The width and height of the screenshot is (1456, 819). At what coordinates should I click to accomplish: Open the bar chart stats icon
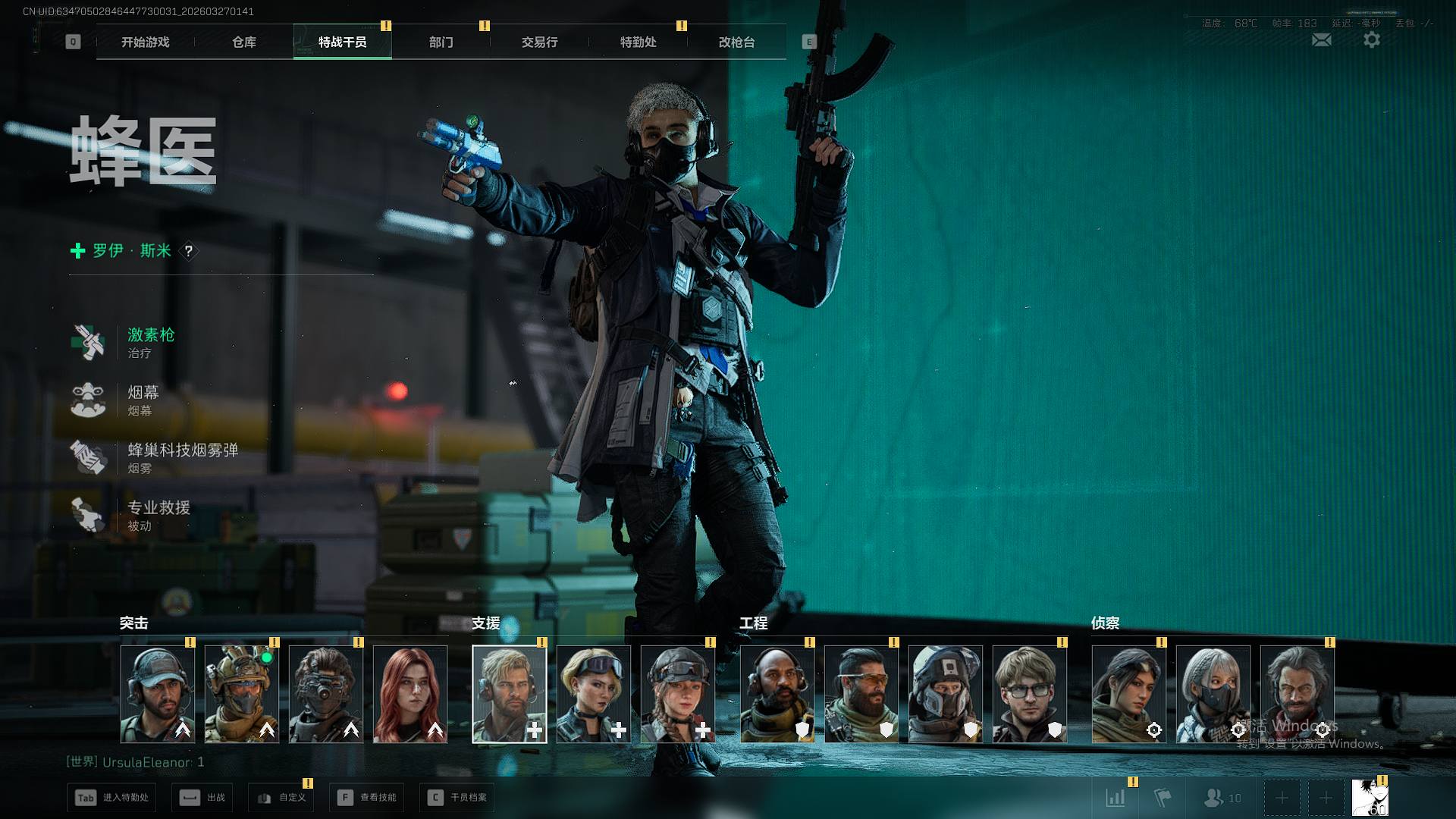[1116, 798]
